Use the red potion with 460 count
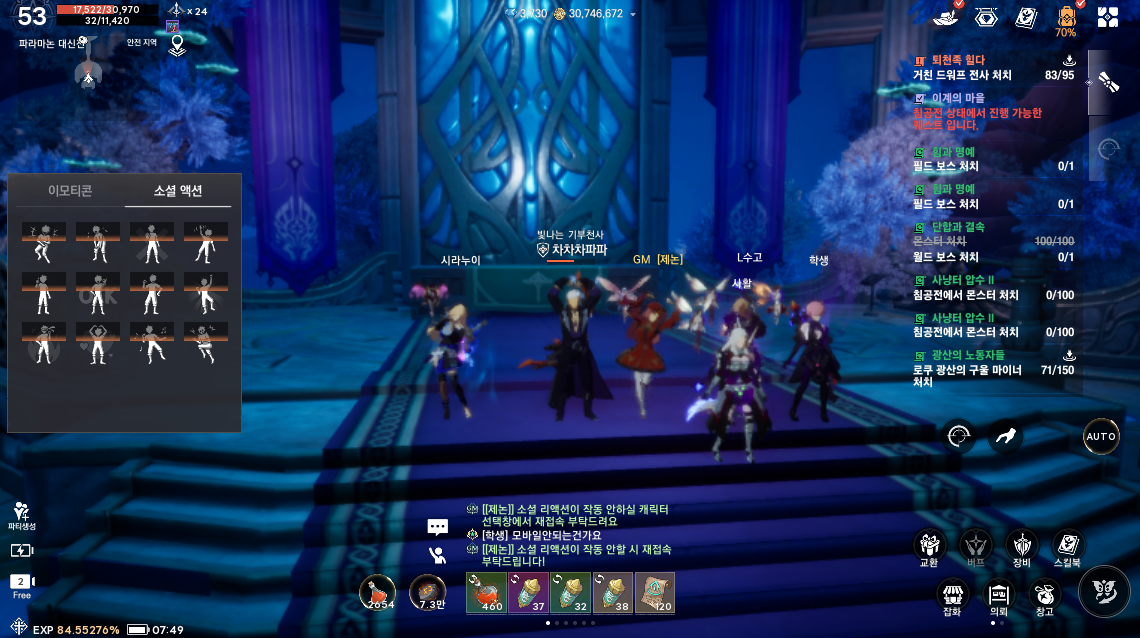Screen dimensions: 1140x638 click(486, 592)
